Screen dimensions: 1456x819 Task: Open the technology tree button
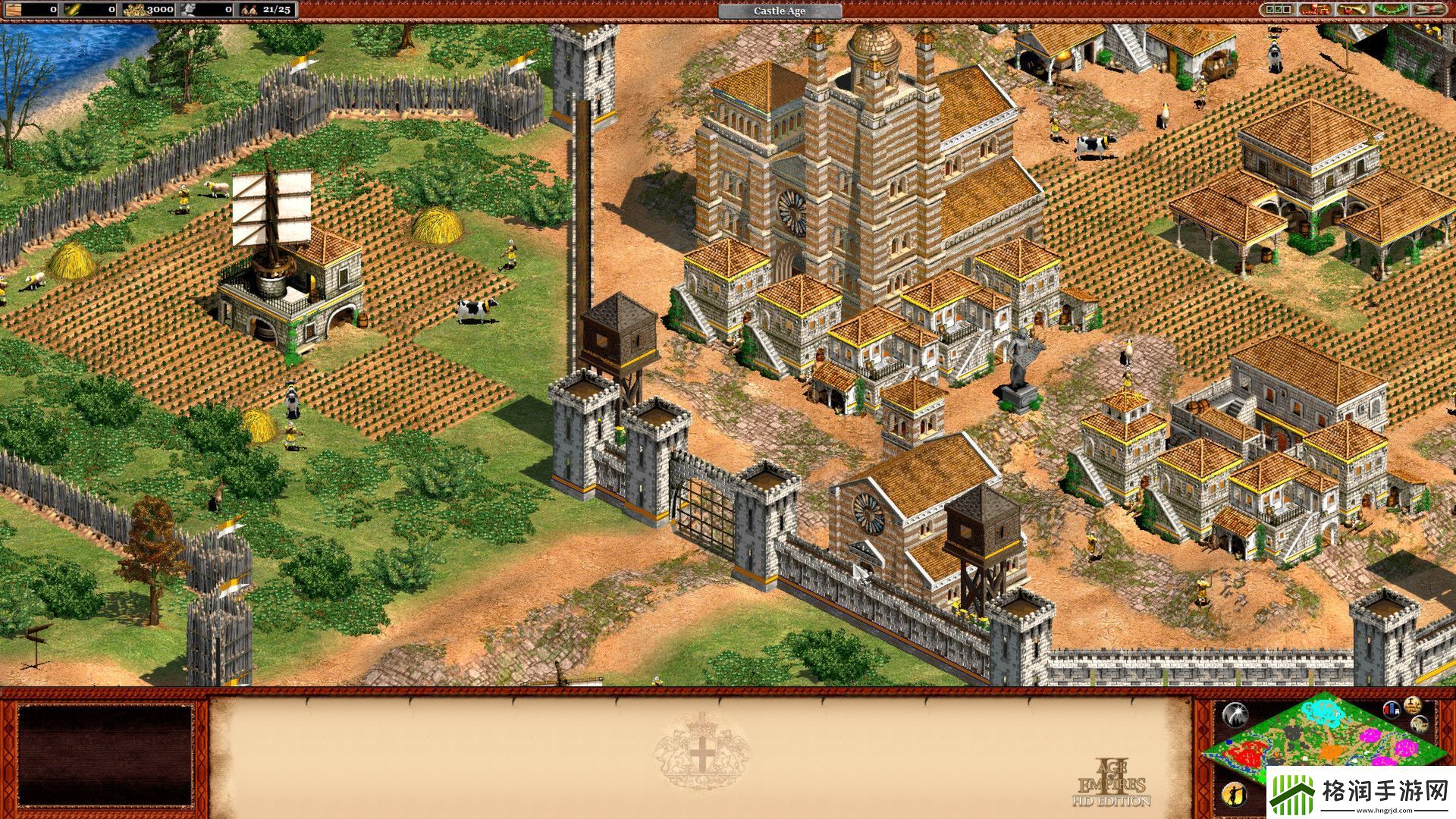click(1315, 10)
